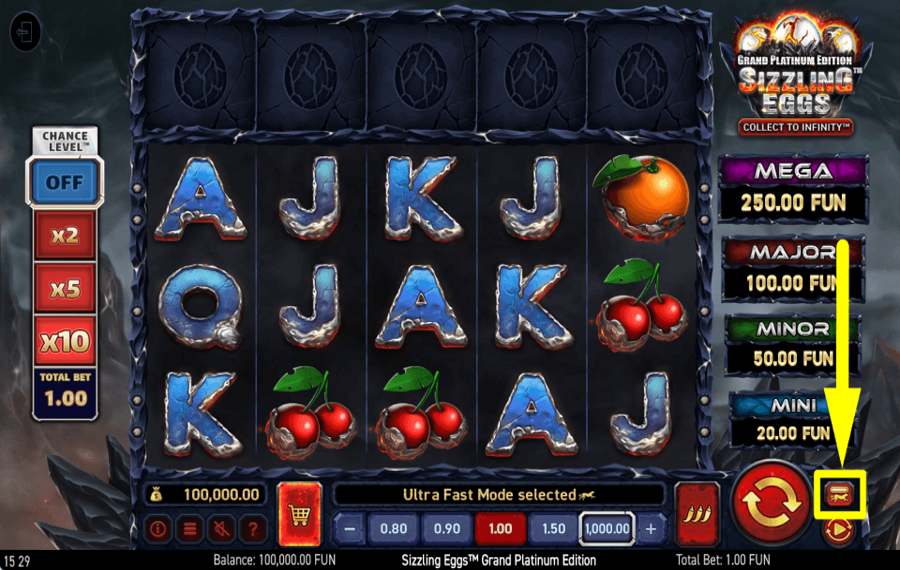The image size is (900, 570).
Task: Pick the 1,000.00 bet value
Action: (x=609, y=528)
